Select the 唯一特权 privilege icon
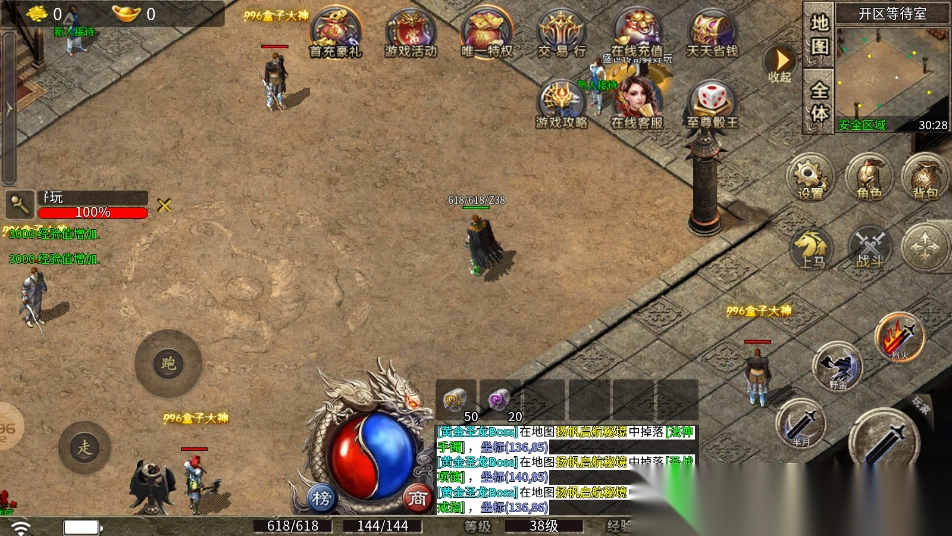The width and height of the screenshot is (952, 536). tap(487, 32)
